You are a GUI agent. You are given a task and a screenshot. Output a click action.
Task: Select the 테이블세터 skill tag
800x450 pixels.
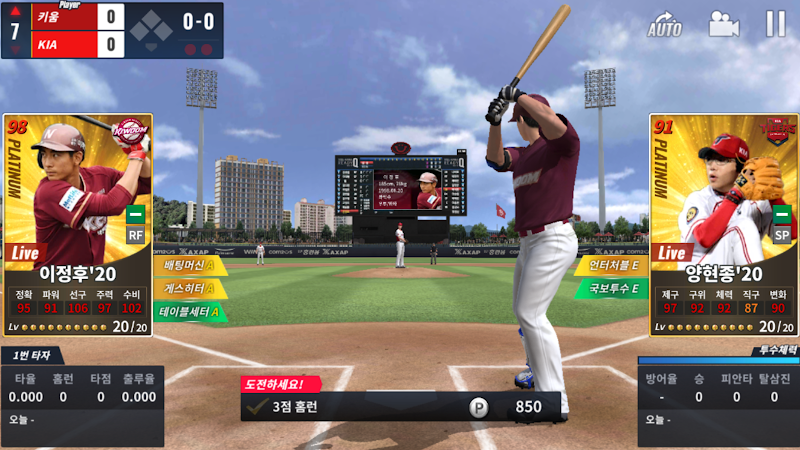[x=190, y=312]
